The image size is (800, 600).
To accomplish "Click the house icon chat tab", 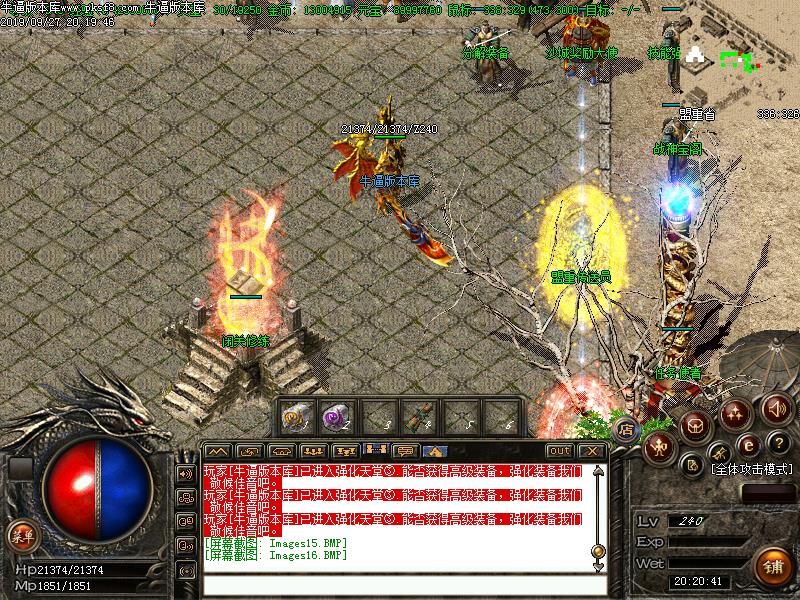I will [x=435, y=451].
